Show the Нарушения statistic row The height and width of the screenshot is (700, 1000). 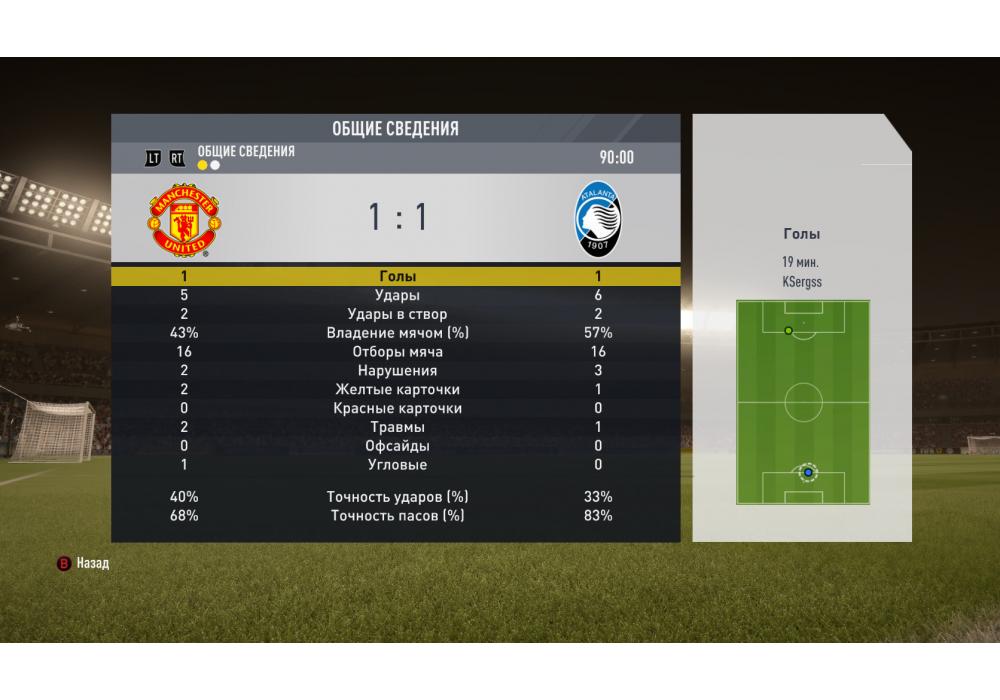point(397,371)
